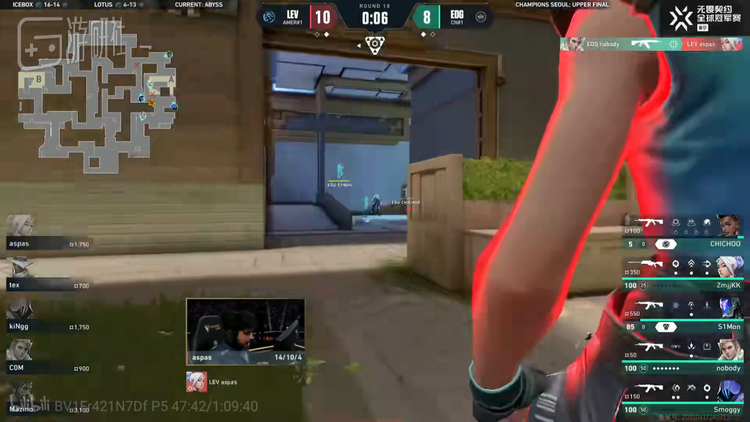Click the LEV team logo in scoreboard

click(x=269, y=17)
